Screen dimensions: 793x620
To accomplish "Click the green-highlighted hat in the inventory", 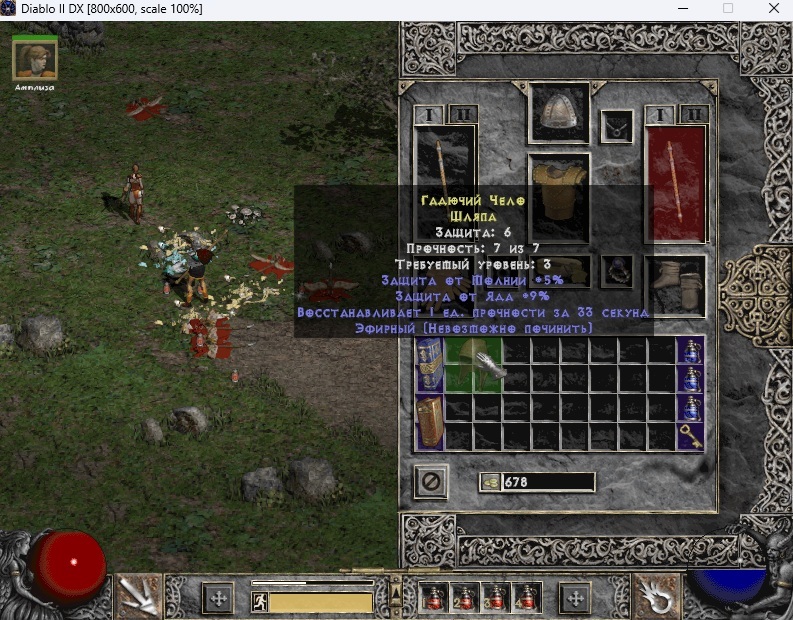I will coord(473,364).
